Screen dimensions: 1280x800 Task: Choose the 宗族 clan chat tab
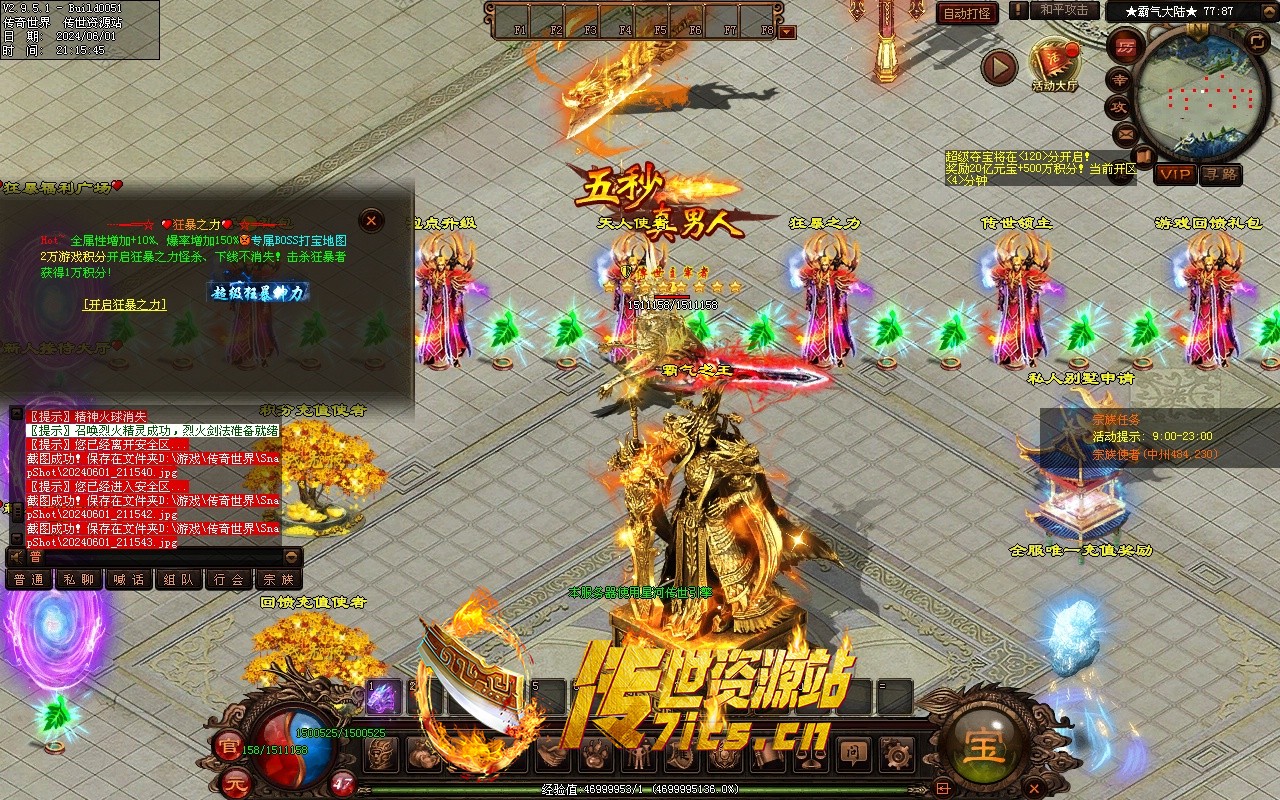(279, 579)
